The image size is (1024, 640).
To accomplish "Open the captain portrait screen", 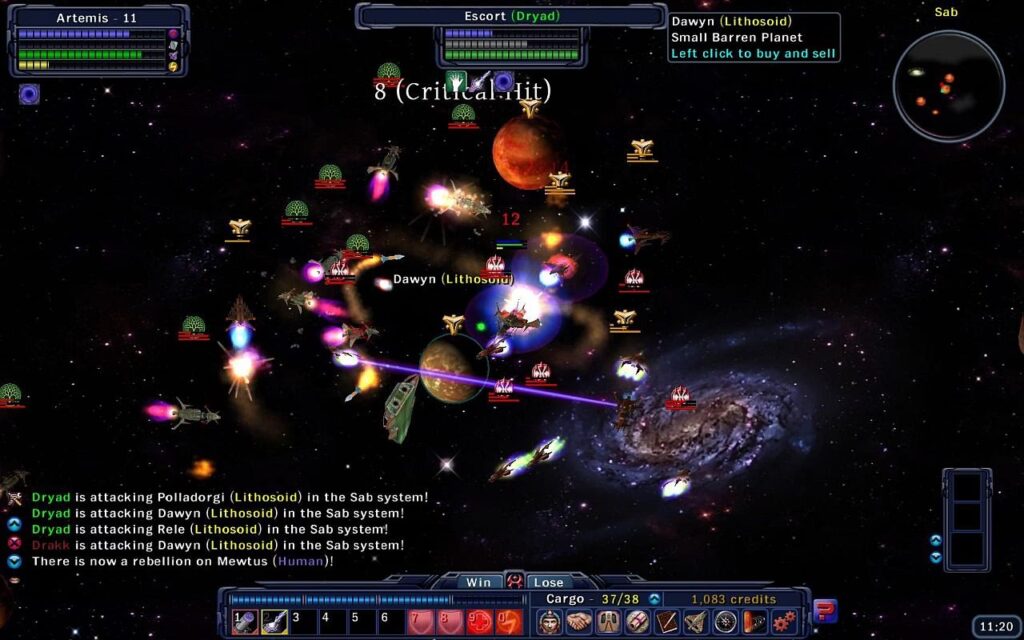I will pos(549,622).
